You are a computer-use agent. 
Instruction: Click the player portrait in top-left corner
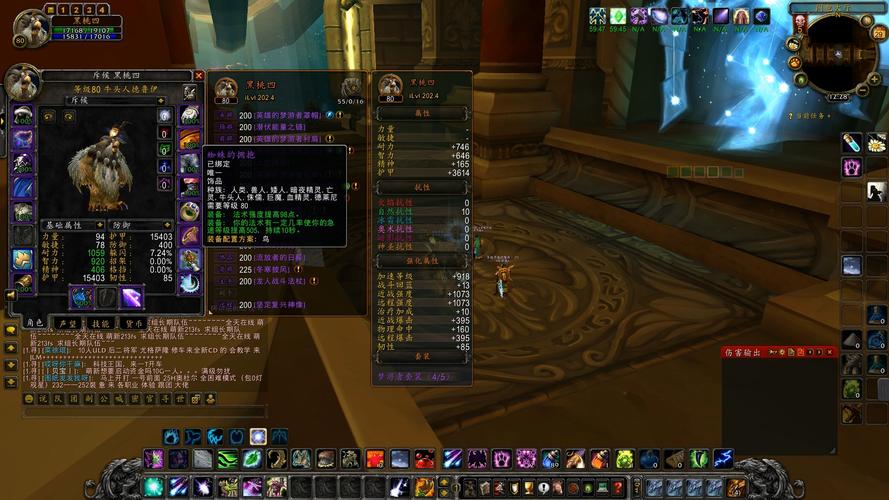(32, 27)
